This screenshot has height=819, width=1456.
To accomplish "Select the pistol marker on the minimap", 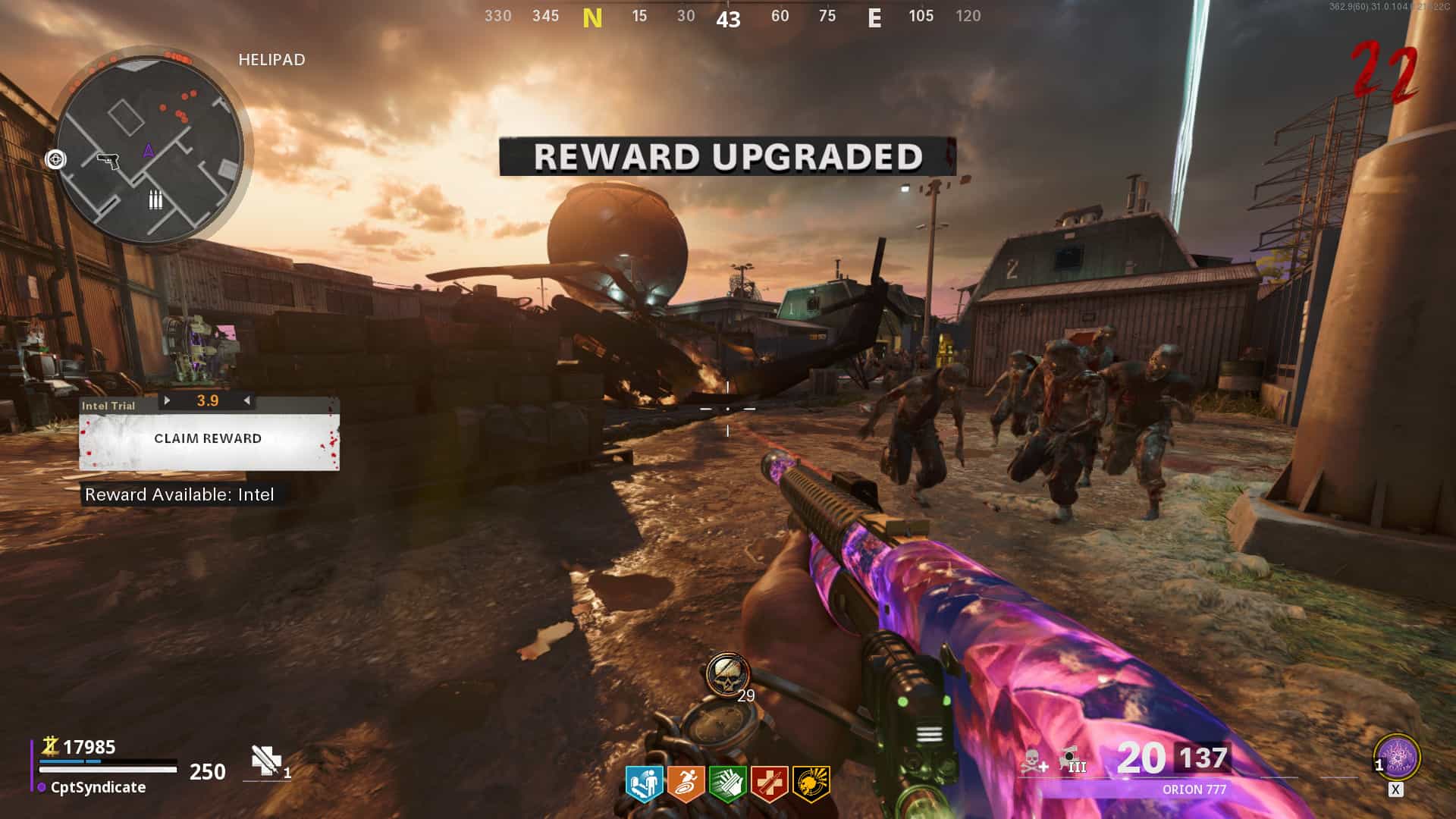I will click(108, 160).
